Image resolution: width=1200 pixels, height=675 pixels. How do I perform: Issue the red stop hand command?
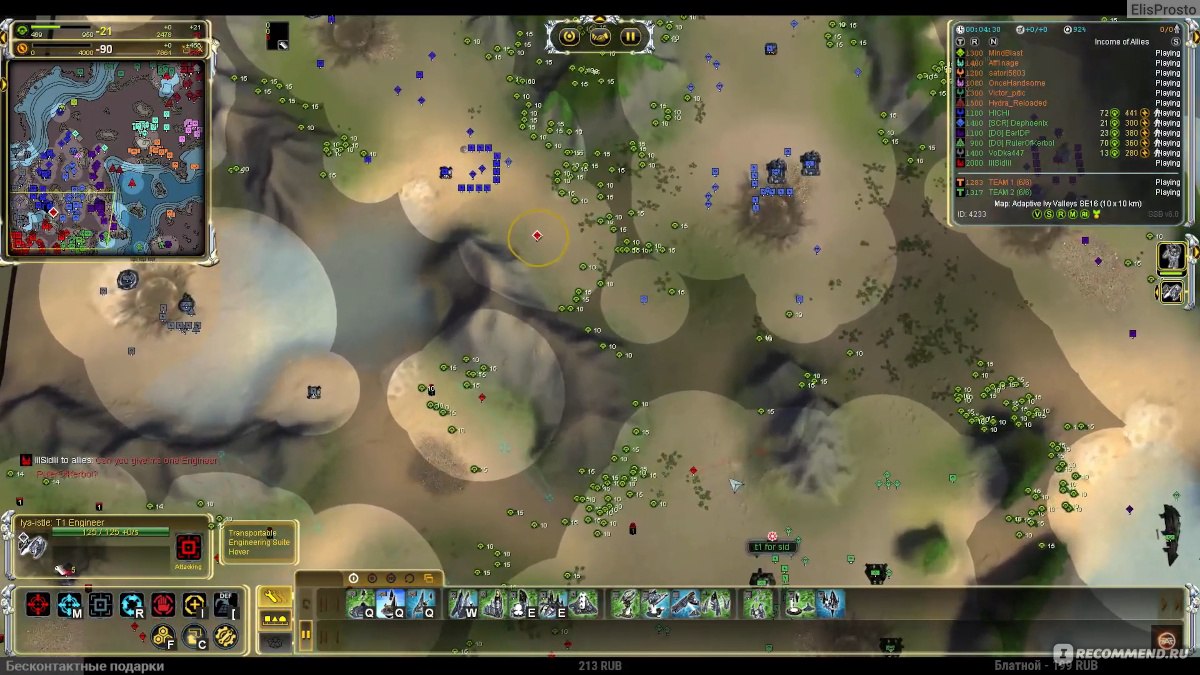tap(163, 604)
